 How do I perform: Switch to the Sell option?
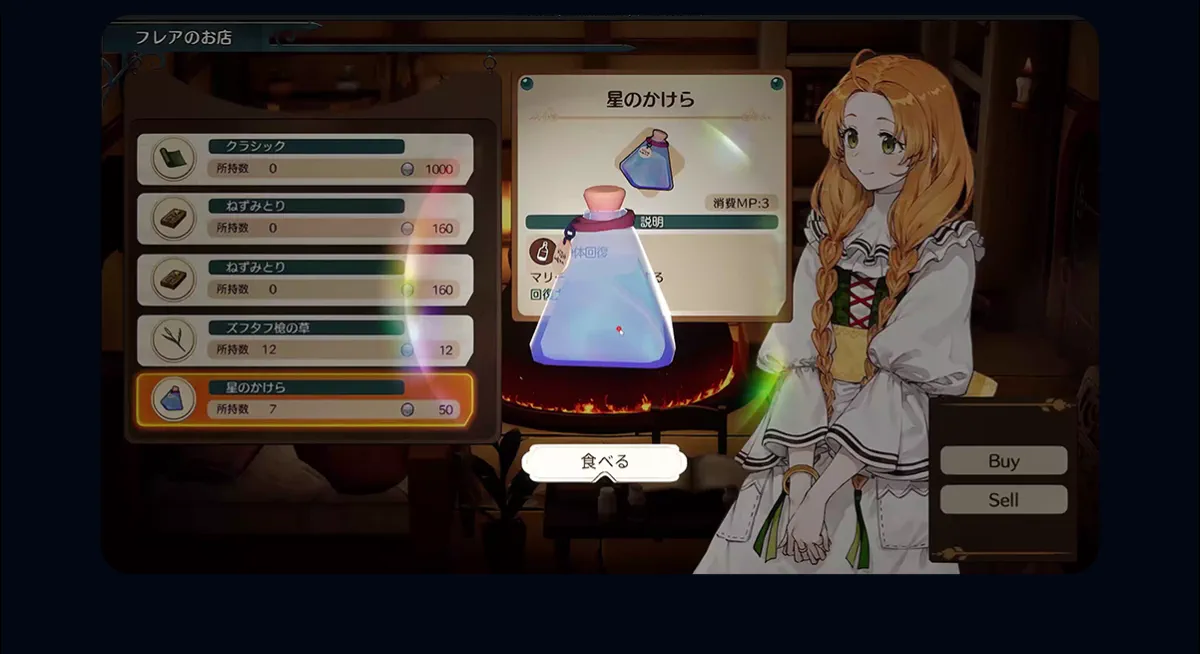tap(1003, 500)
